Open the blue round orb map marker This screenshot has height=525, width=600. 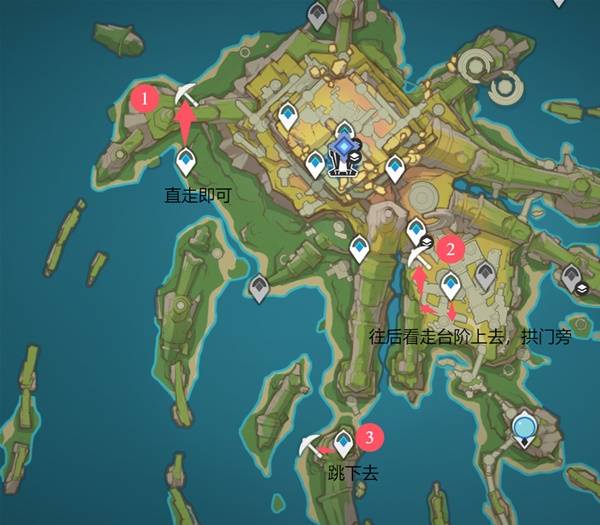[x=525, y=430]
